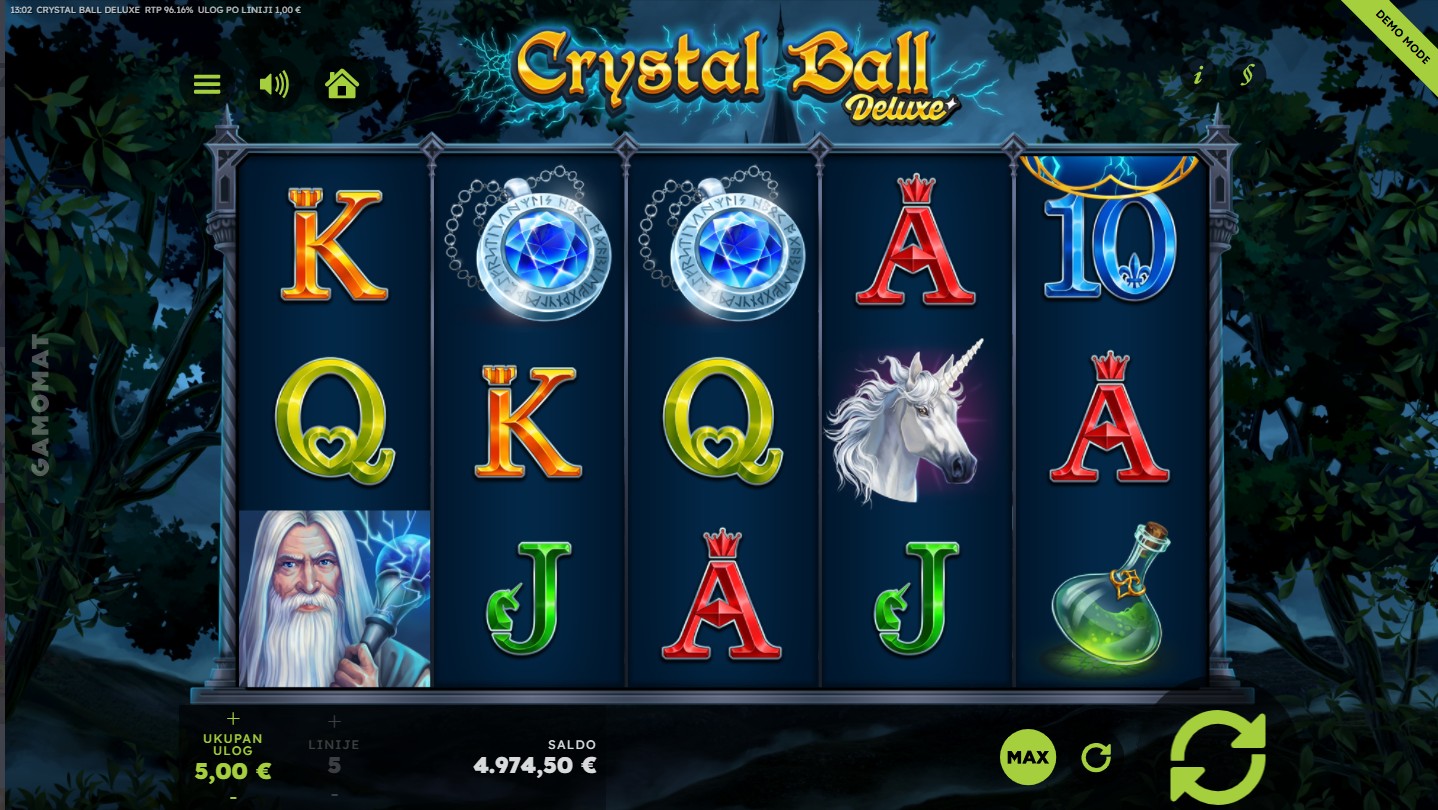The width and height of the screenshot is (1438, 810).
Task: Increase Ukupan Ulog with the plus
Action: click(234, 718)
